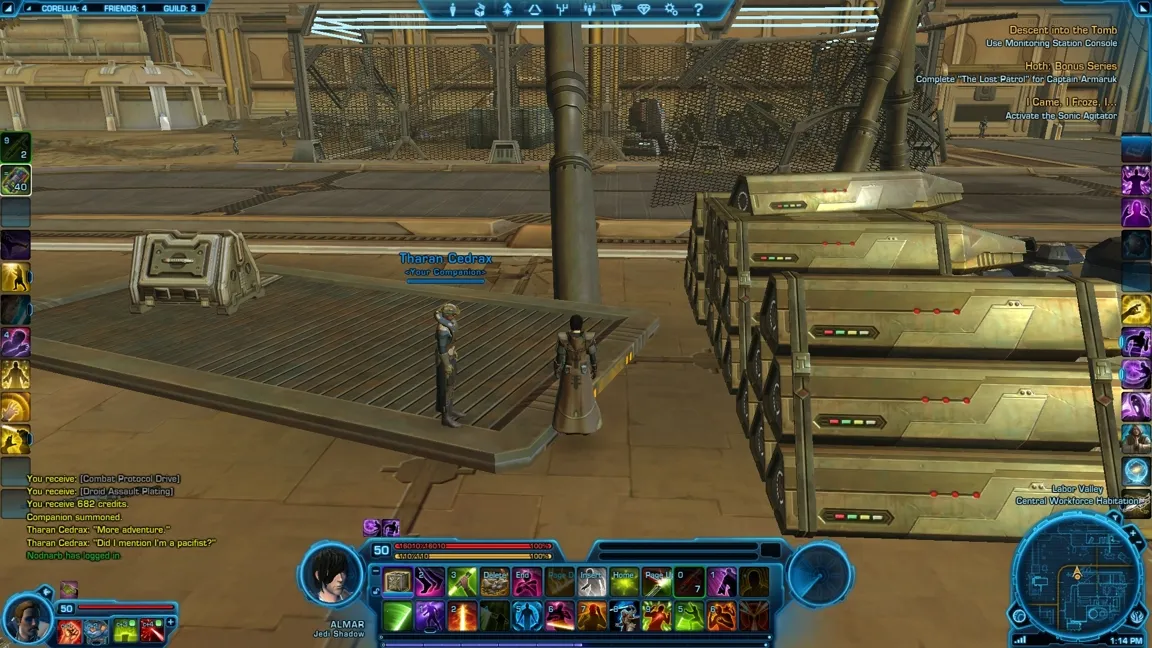The image size is (1152, 648).
Task: Activate the glowing lightsaber pillar ability
Action: click(462, 616)
